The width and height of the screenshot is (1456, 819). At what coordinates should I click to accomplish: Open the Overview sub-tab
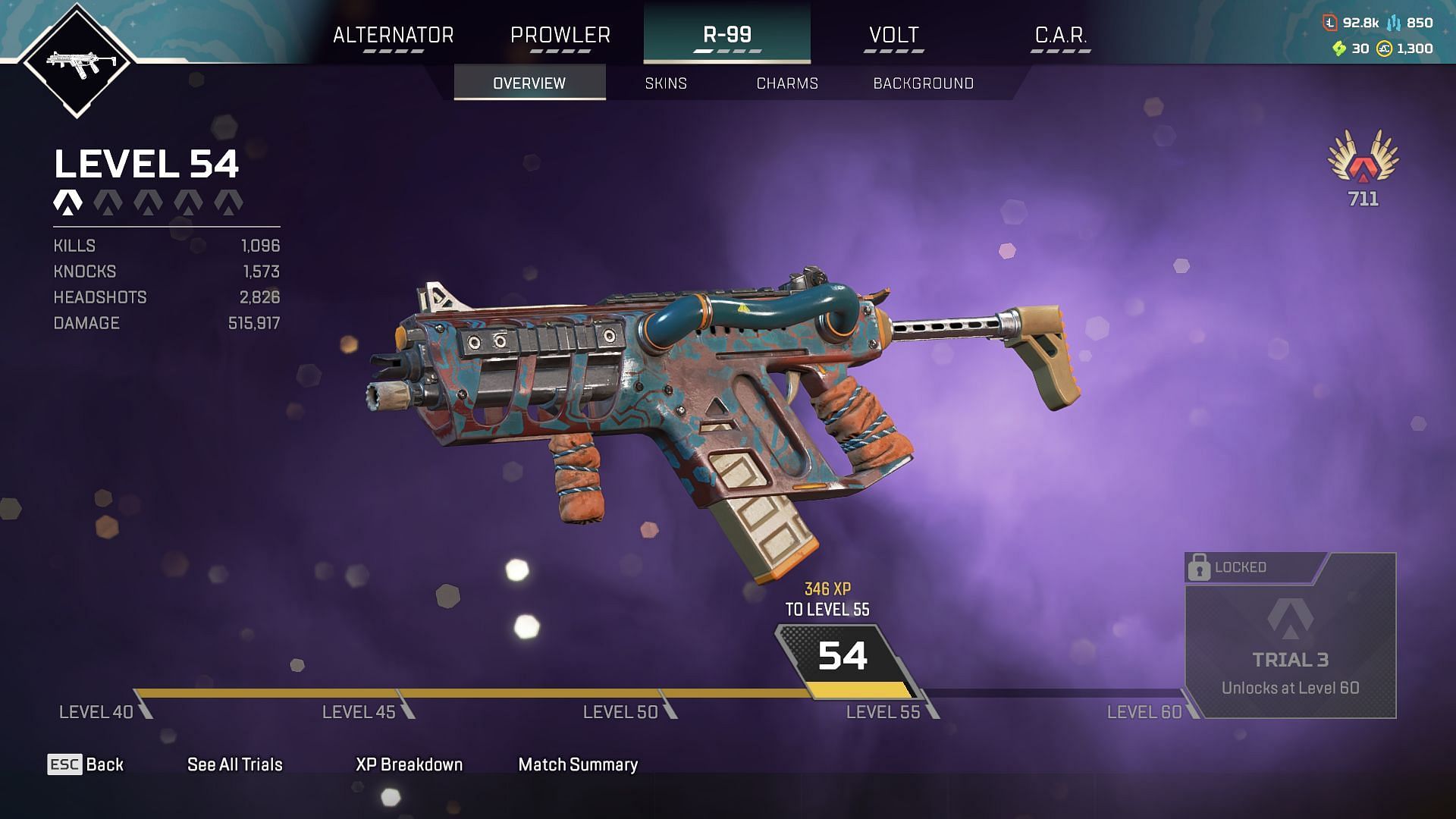[x=529, y=83]
